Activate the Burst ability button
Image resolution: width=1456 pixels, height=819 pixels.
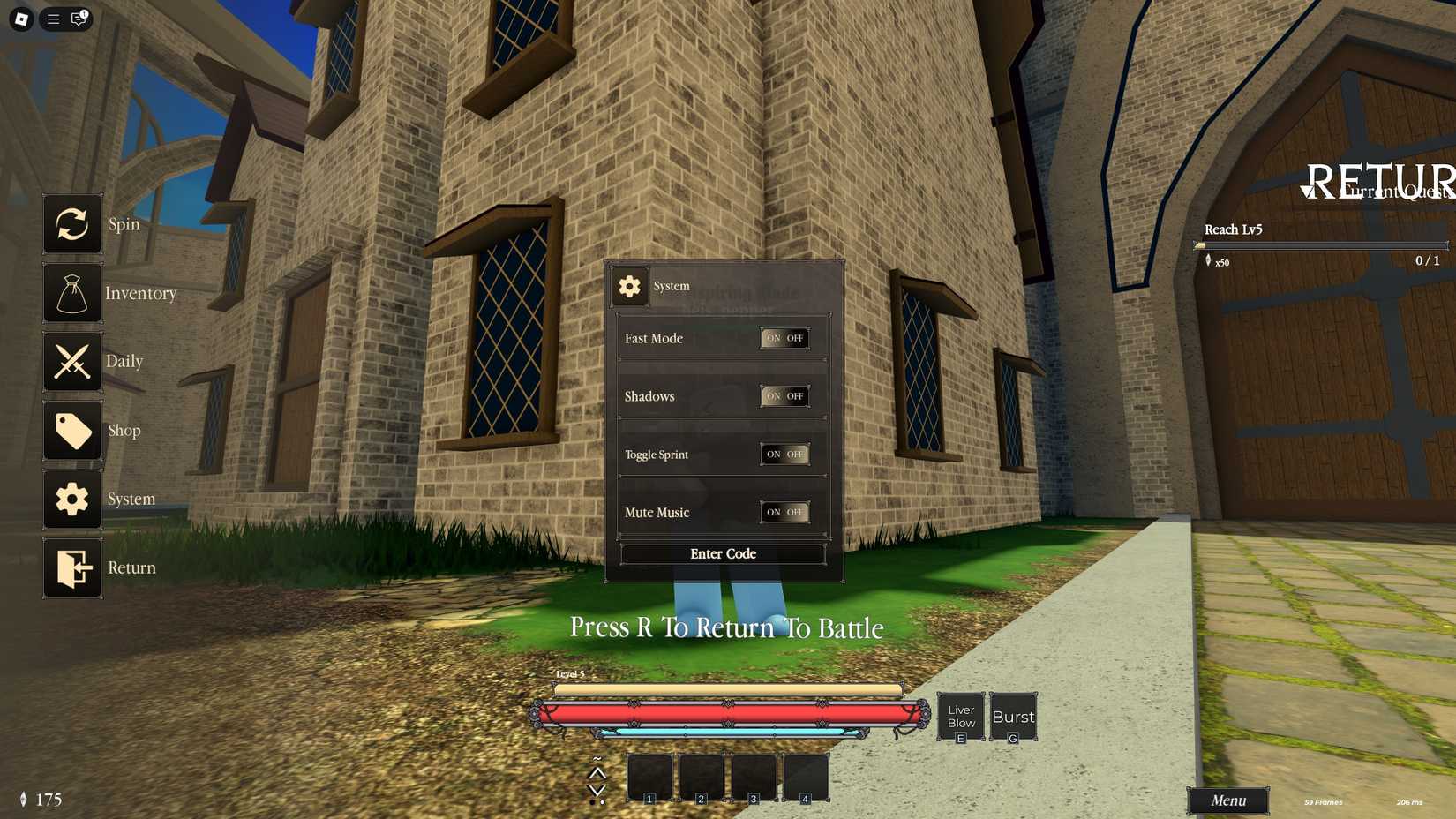pyautogui.click(x=1012, y=716)
